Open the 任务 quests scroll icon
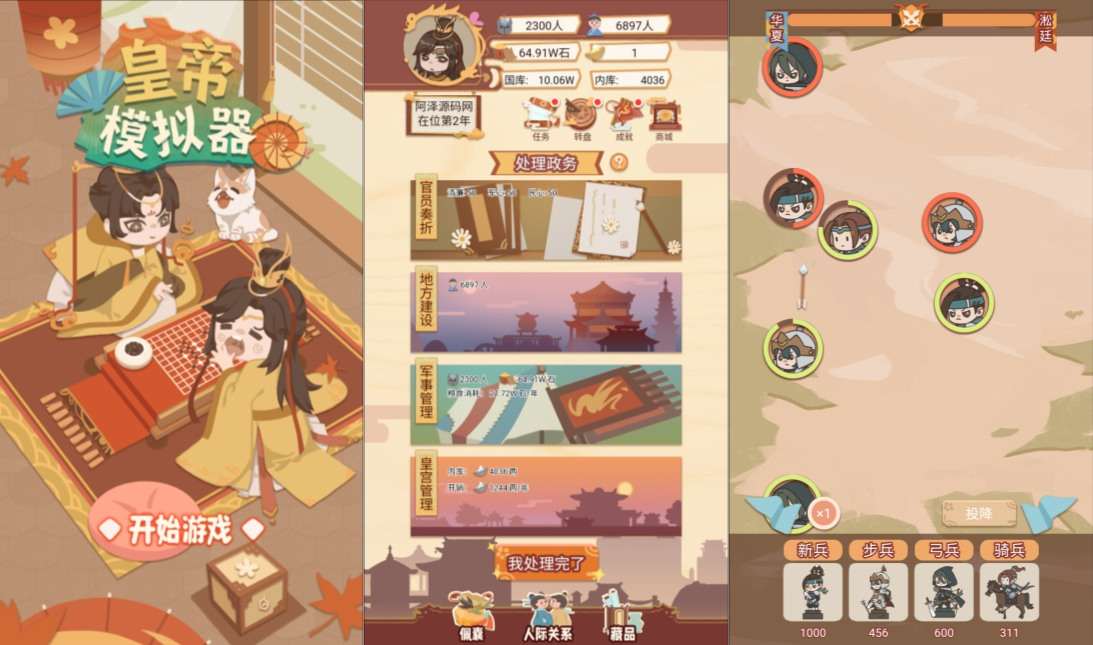This screenshot has height=645, width=1093. click(540, 115)
